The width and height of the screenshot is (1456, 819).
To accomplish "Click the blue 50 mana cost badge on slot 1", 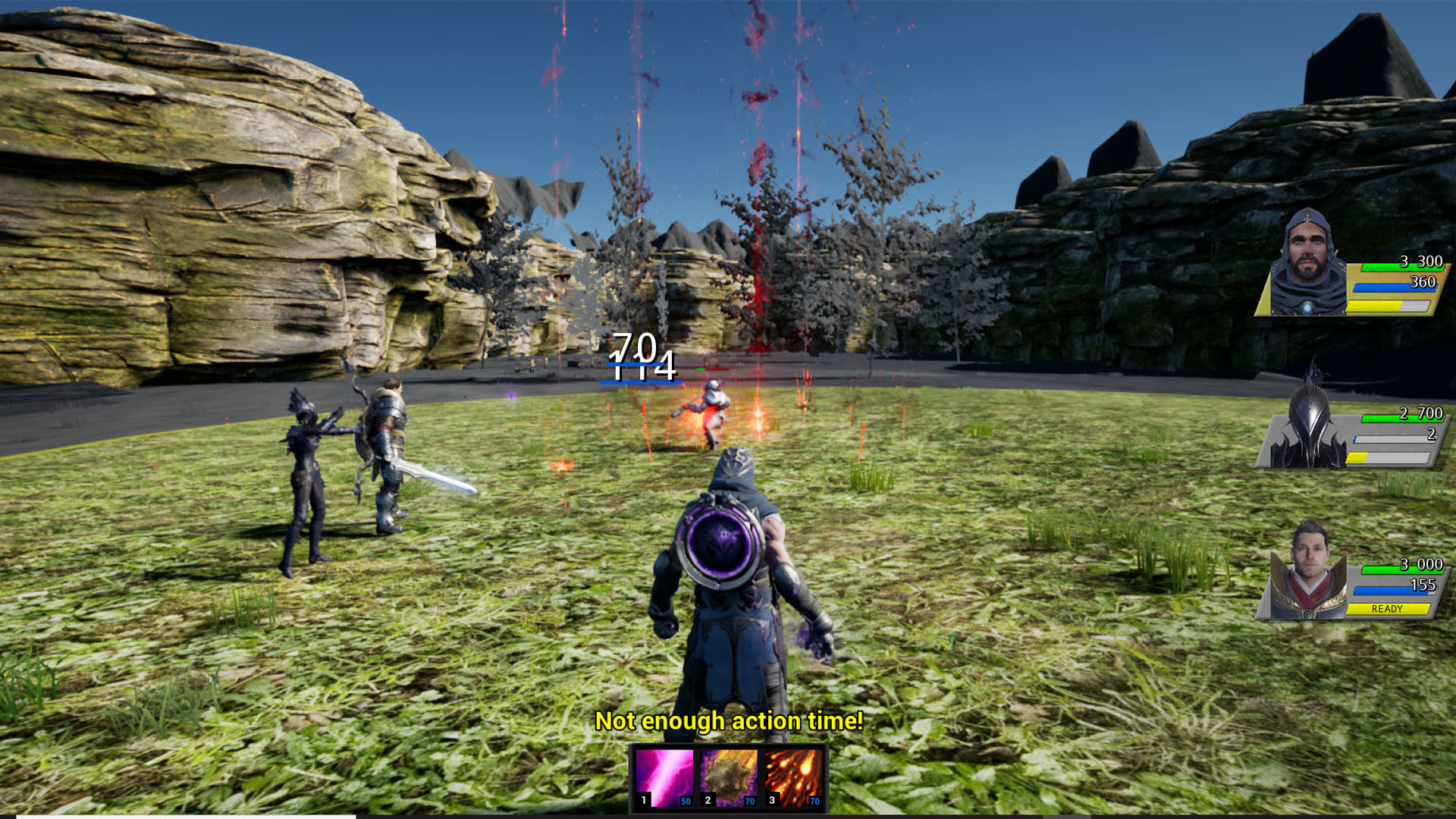I will point(686,802).
